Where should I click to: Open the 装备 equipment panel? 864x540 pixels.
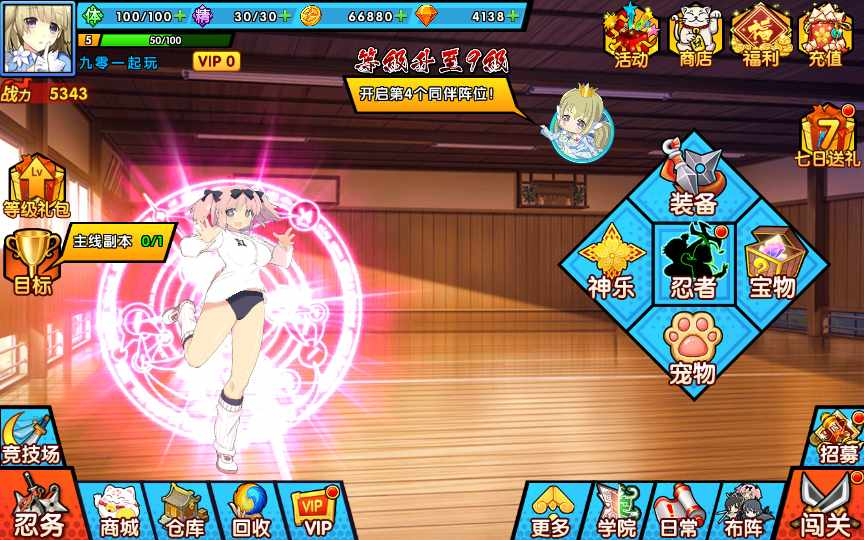click(693, 182)
